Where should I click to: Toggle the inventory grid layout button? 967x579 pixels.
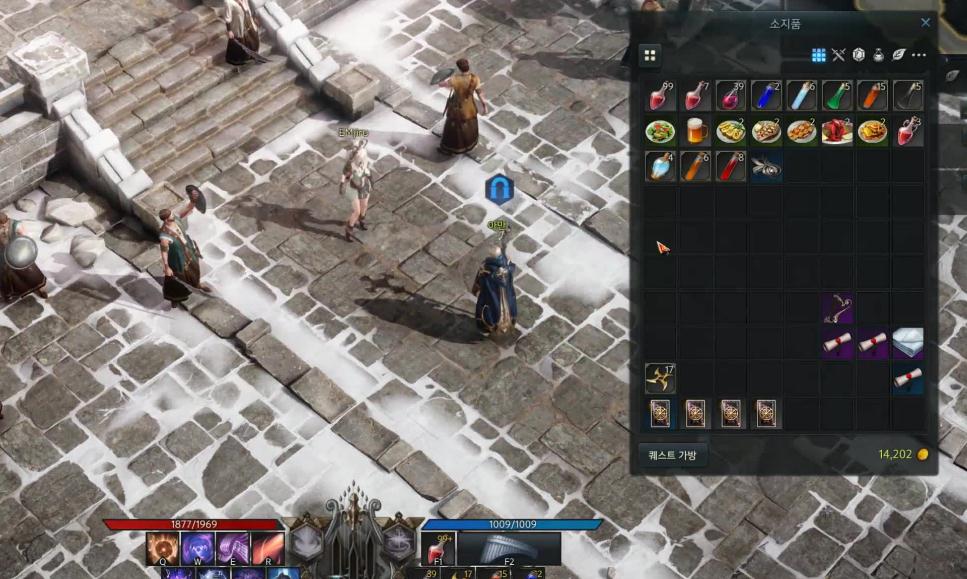click(649, 55)
